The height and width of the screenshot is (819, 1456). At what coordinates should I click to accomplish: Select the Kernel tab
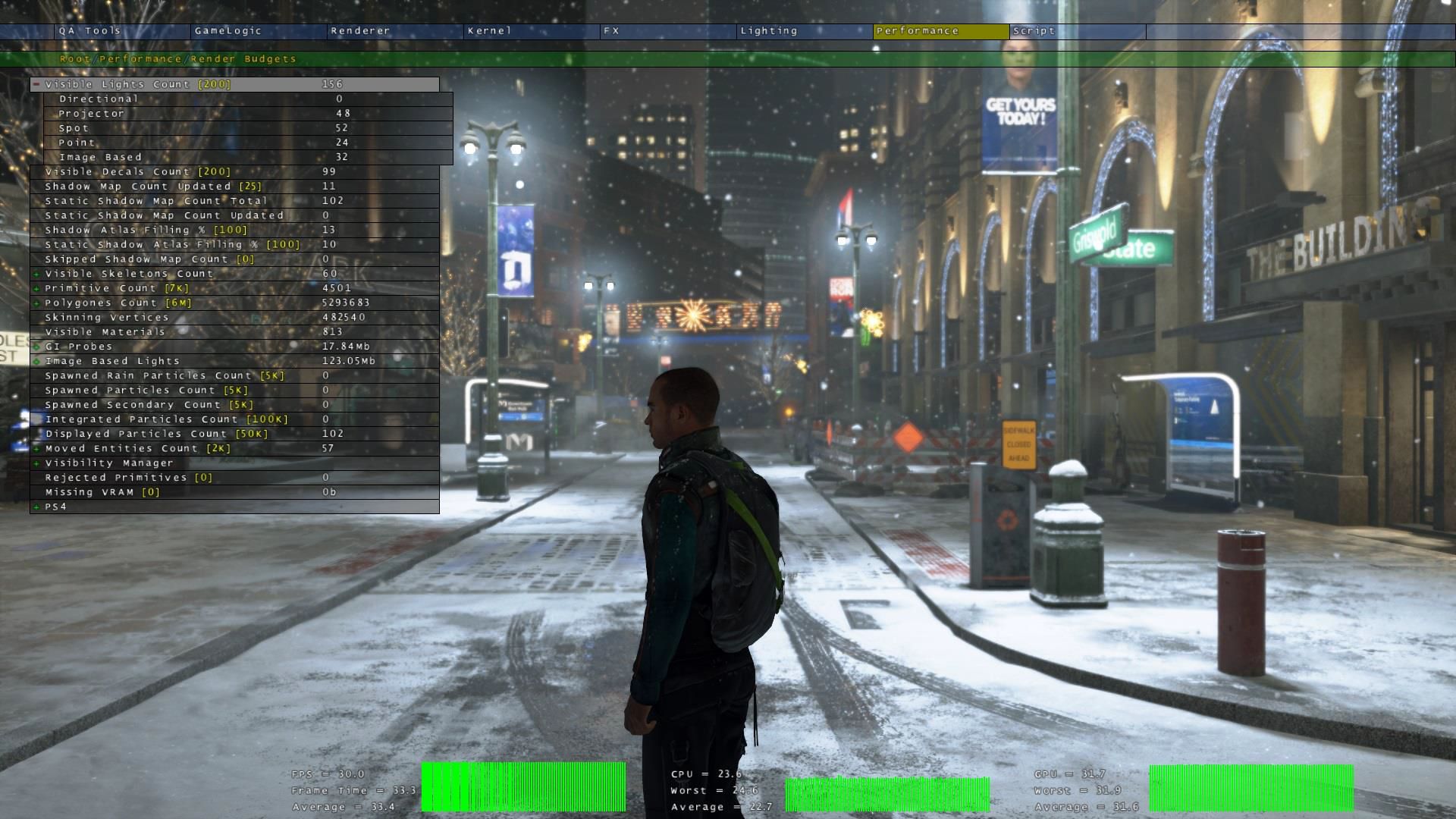(490, 31)
